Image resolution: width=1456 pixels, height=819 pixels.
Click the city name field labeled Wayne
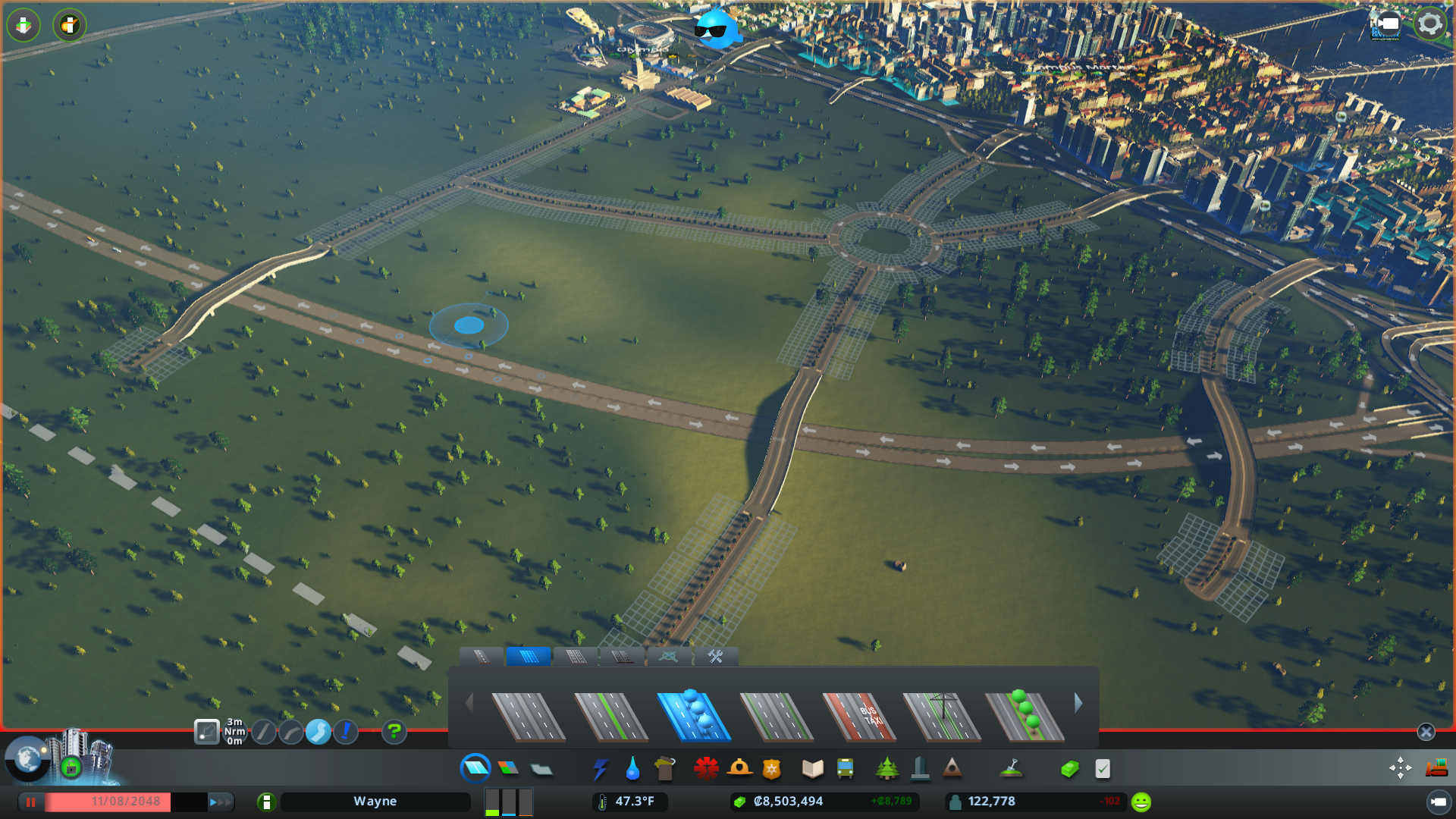[x=375, y=801]
